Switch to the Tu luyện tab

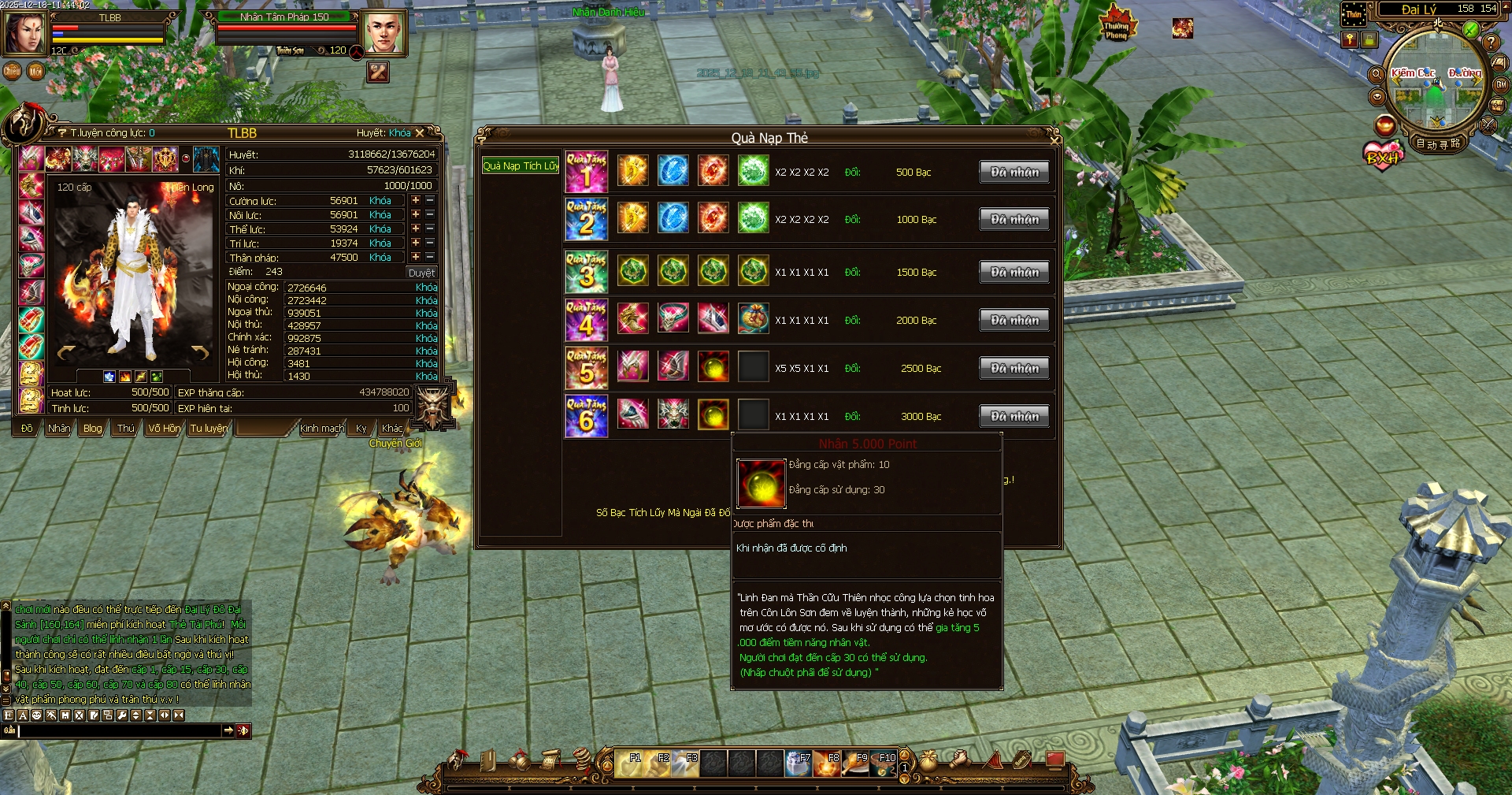(x=208, y=429)
